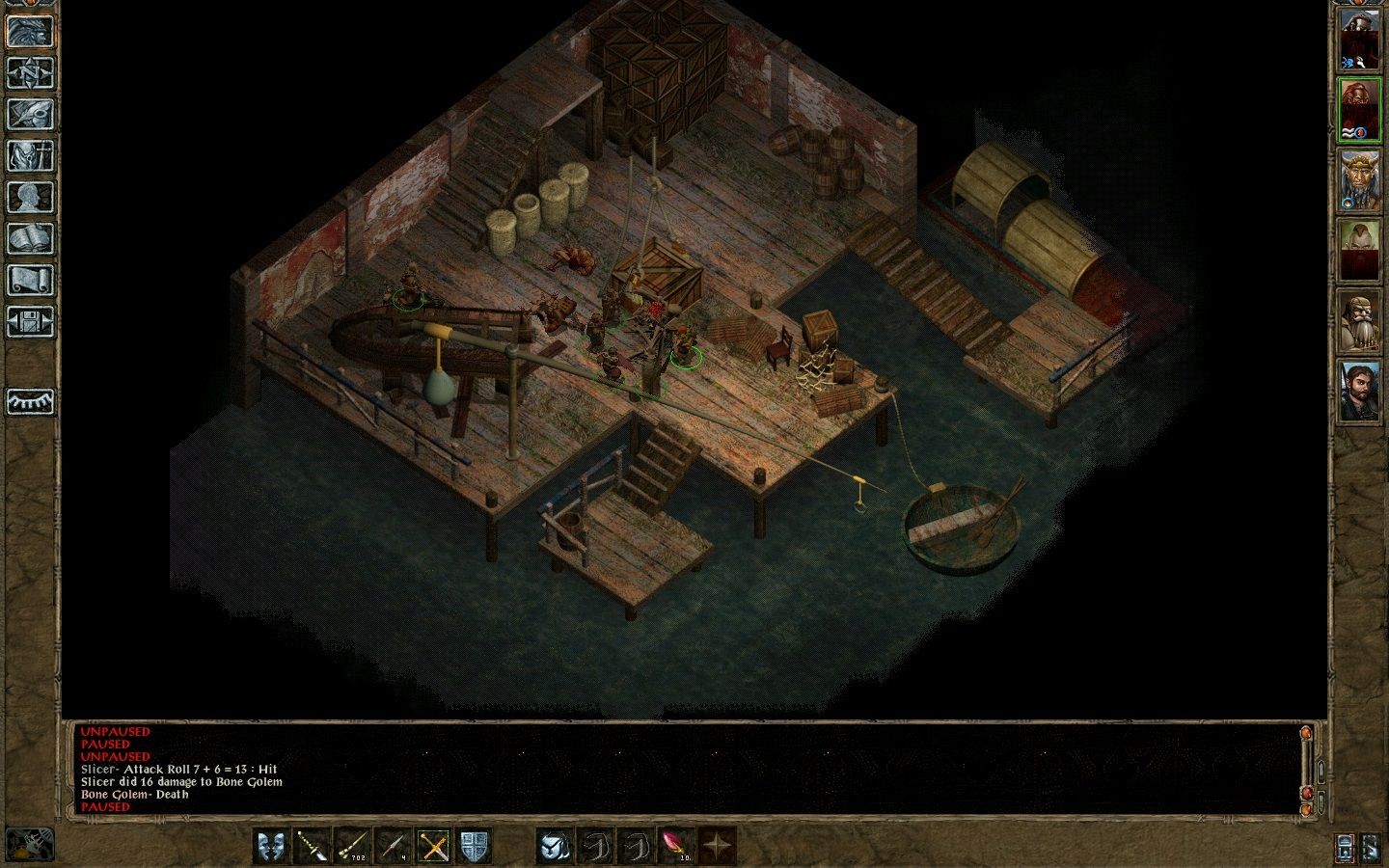Equip the sword weapon quick slot
This screenshot has width=1389, height=868.
pos(313,846)
